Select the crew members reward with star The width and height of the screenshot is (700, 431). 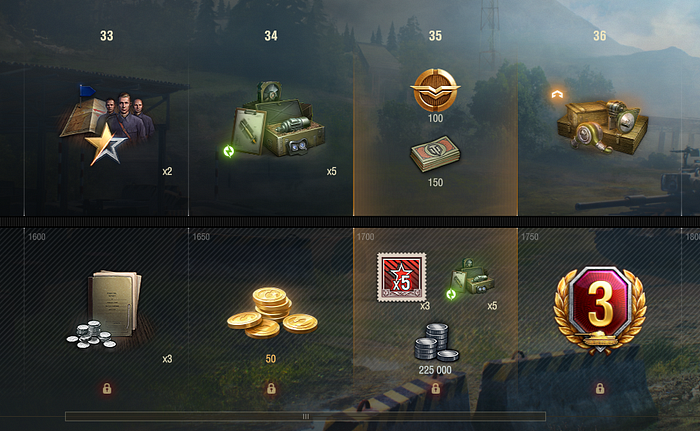click(108, 124)
